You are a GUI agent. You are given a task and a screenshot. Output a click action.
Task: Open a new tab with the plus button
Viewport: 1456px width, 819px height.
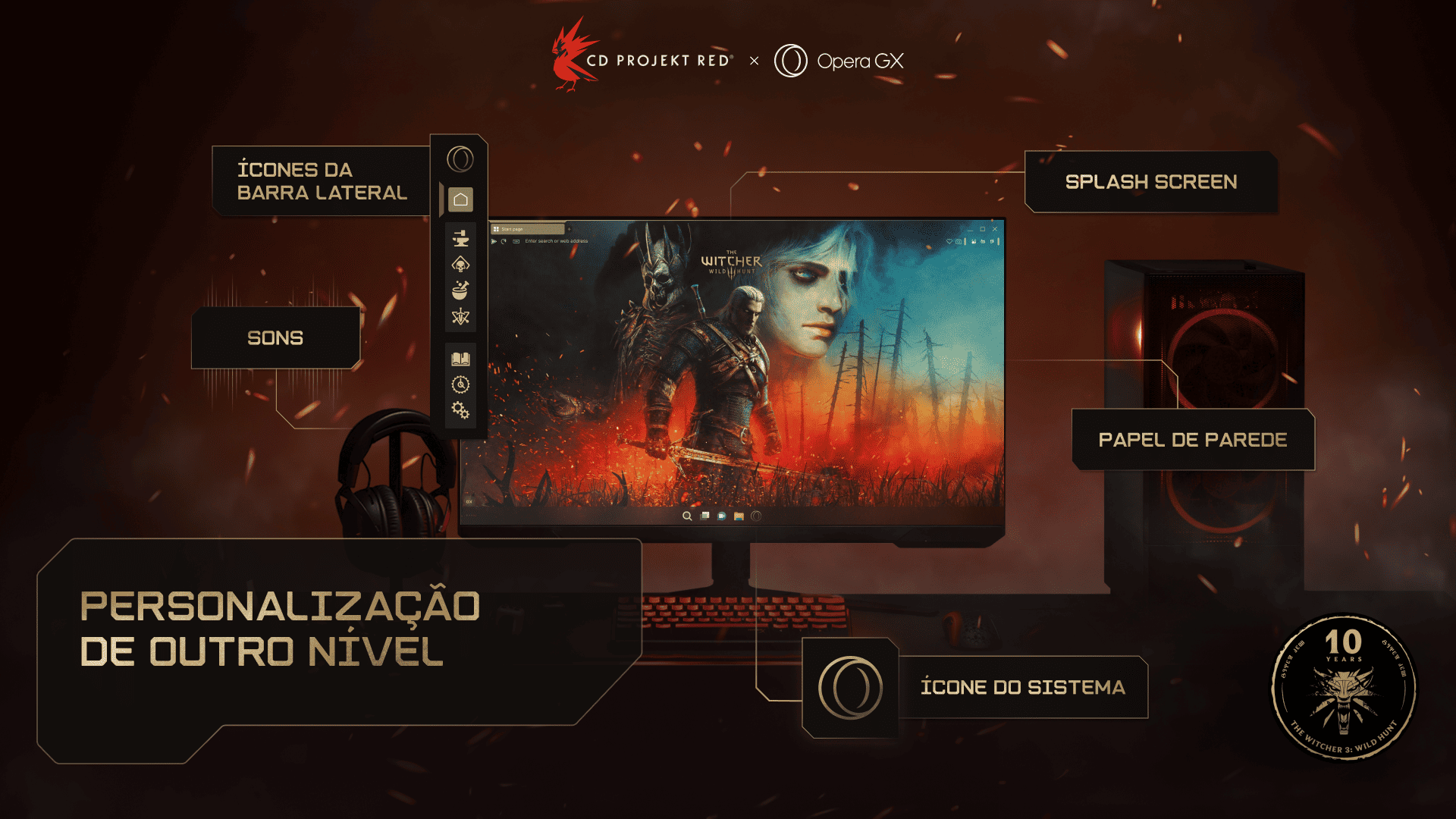(569, 228)
